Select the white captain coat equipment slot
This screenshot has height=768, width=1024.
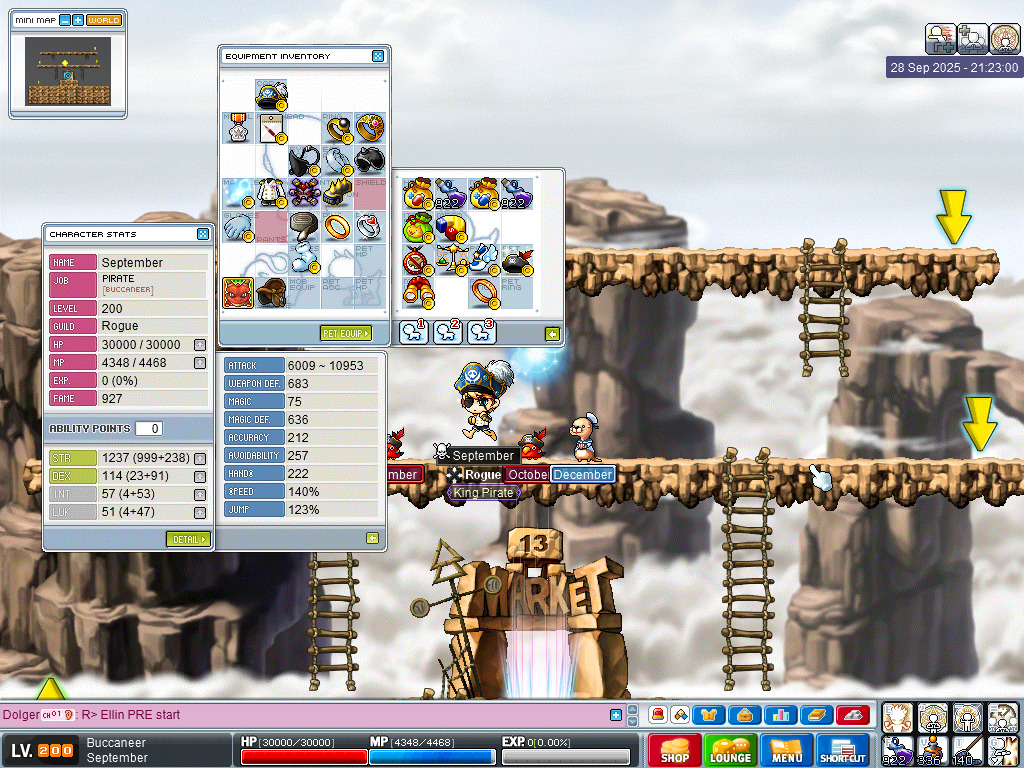pos(271,192)
